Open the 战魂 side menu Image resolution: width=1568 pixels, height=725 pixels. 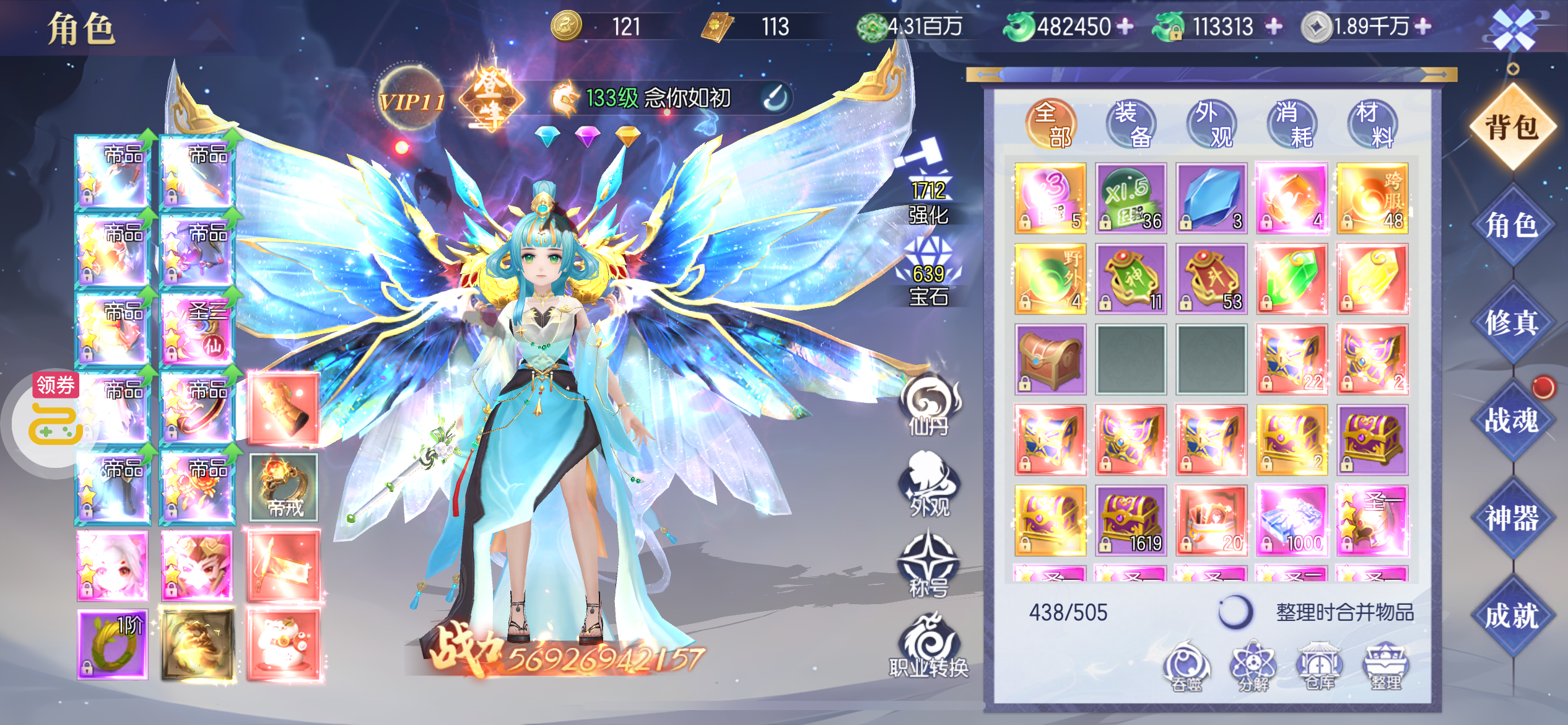1512,421
